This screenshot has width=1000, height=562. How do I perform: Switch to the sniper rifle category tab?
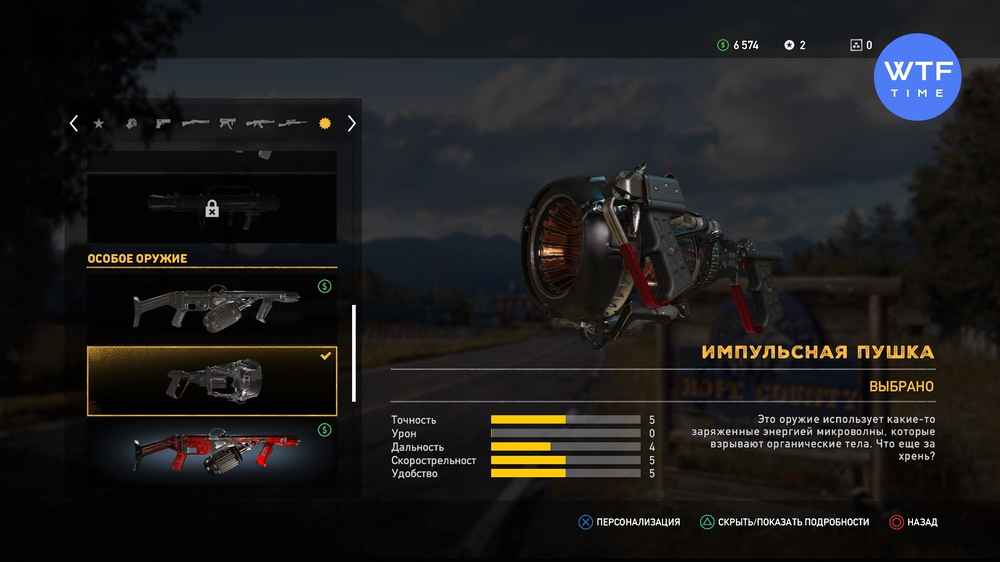point(292,124)
